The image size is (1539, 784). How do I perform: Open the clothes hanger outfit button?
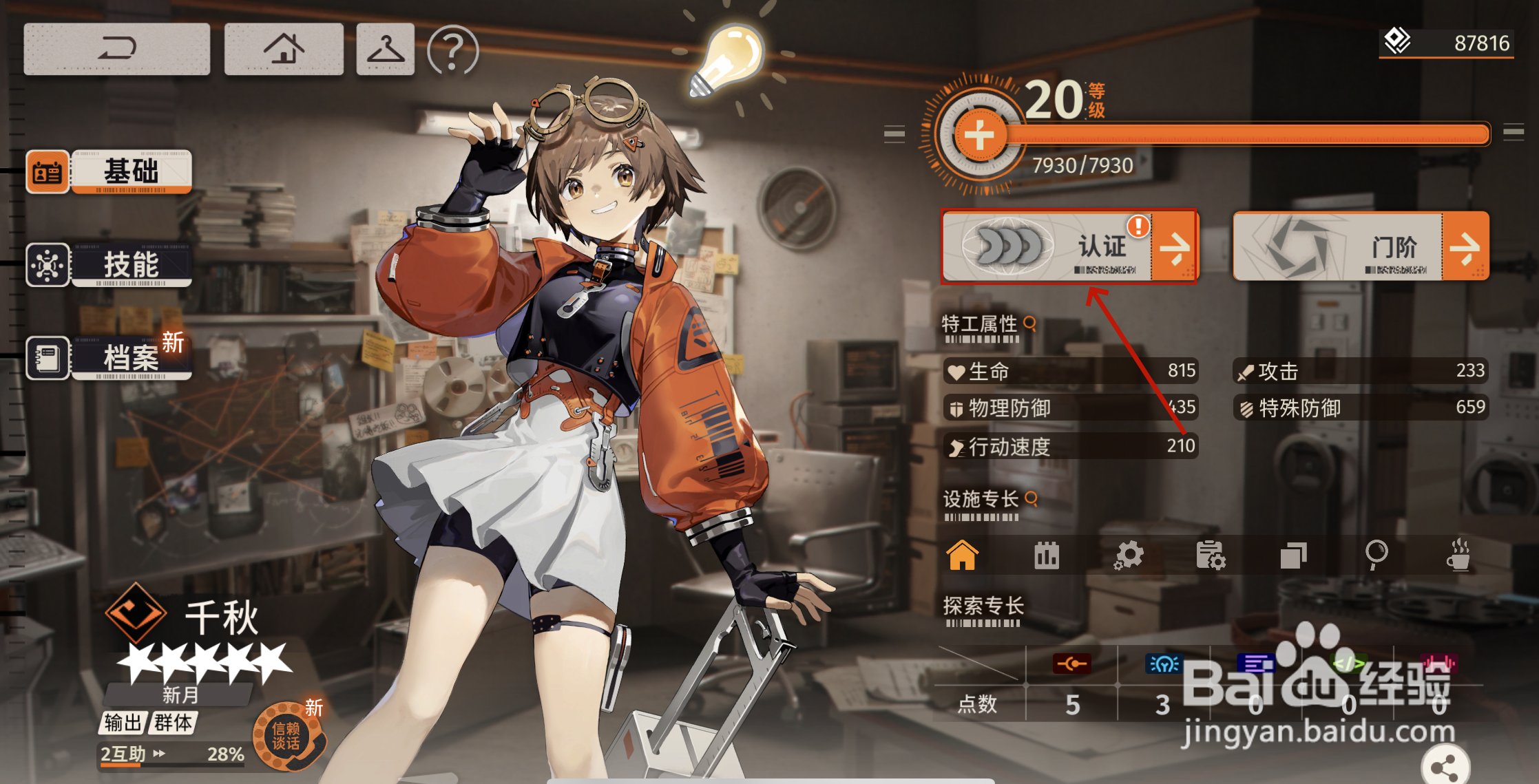(x=385, y=49)
